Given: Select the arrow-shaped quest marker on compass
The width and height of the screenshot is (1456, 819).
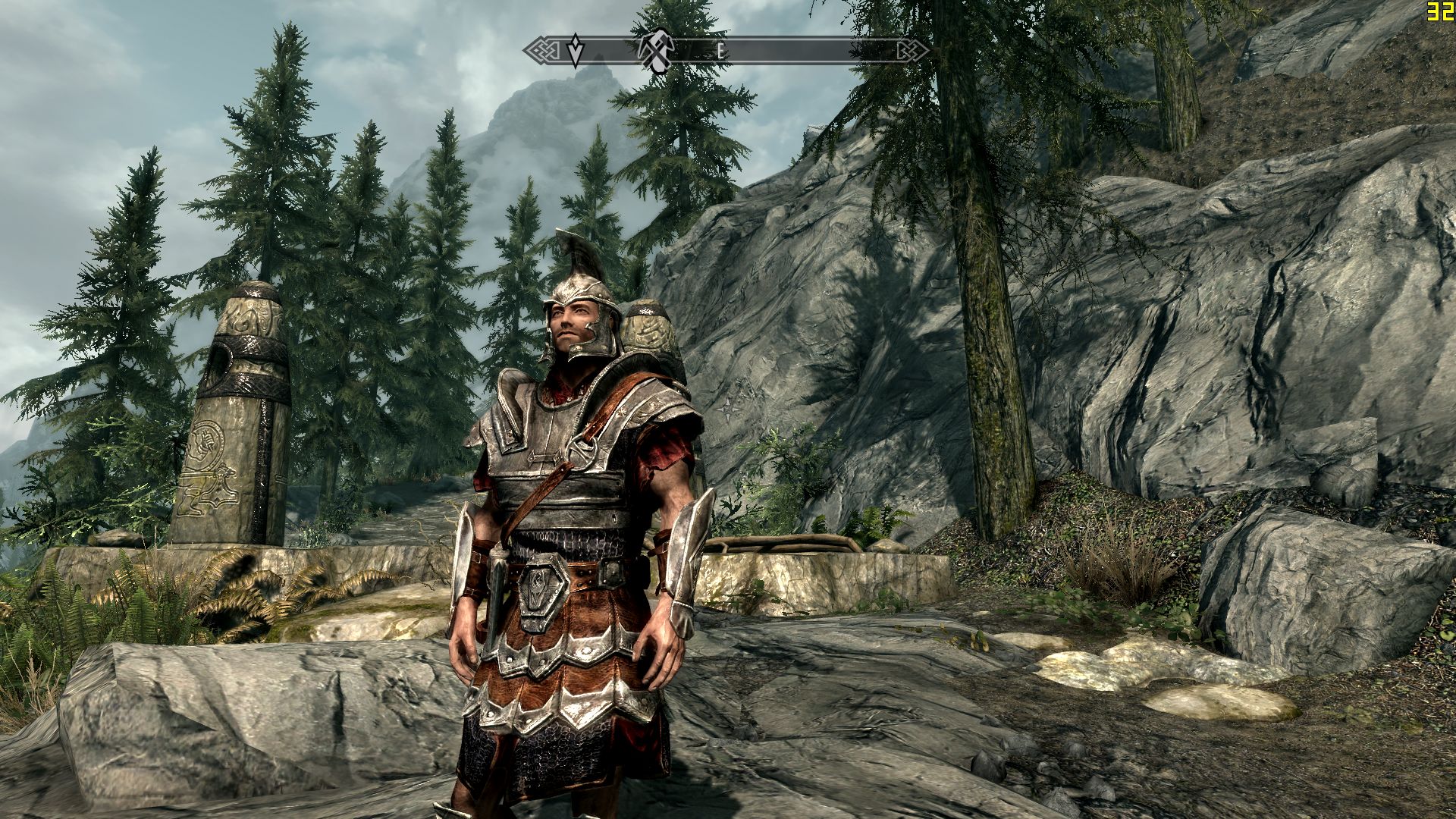Looking at the screenshot, I should click(x=576, y=50).
